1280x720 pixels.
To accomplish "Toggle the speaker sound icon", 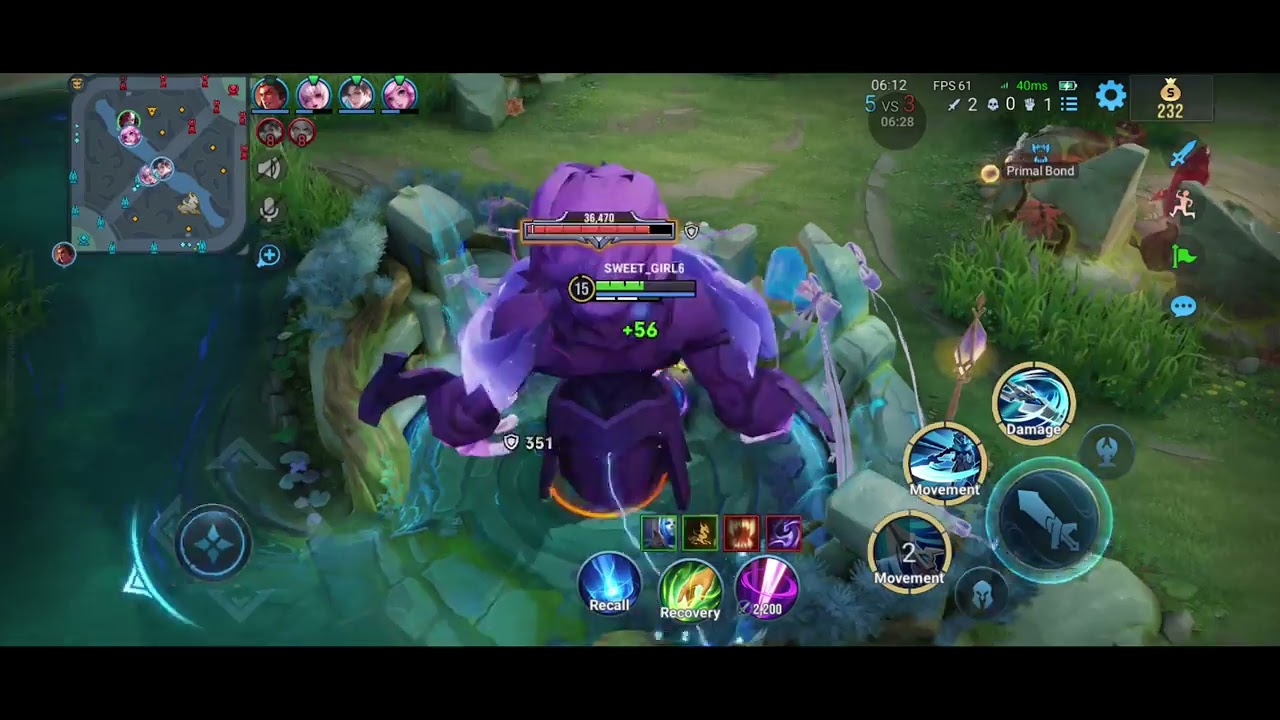I will point(269,169).
